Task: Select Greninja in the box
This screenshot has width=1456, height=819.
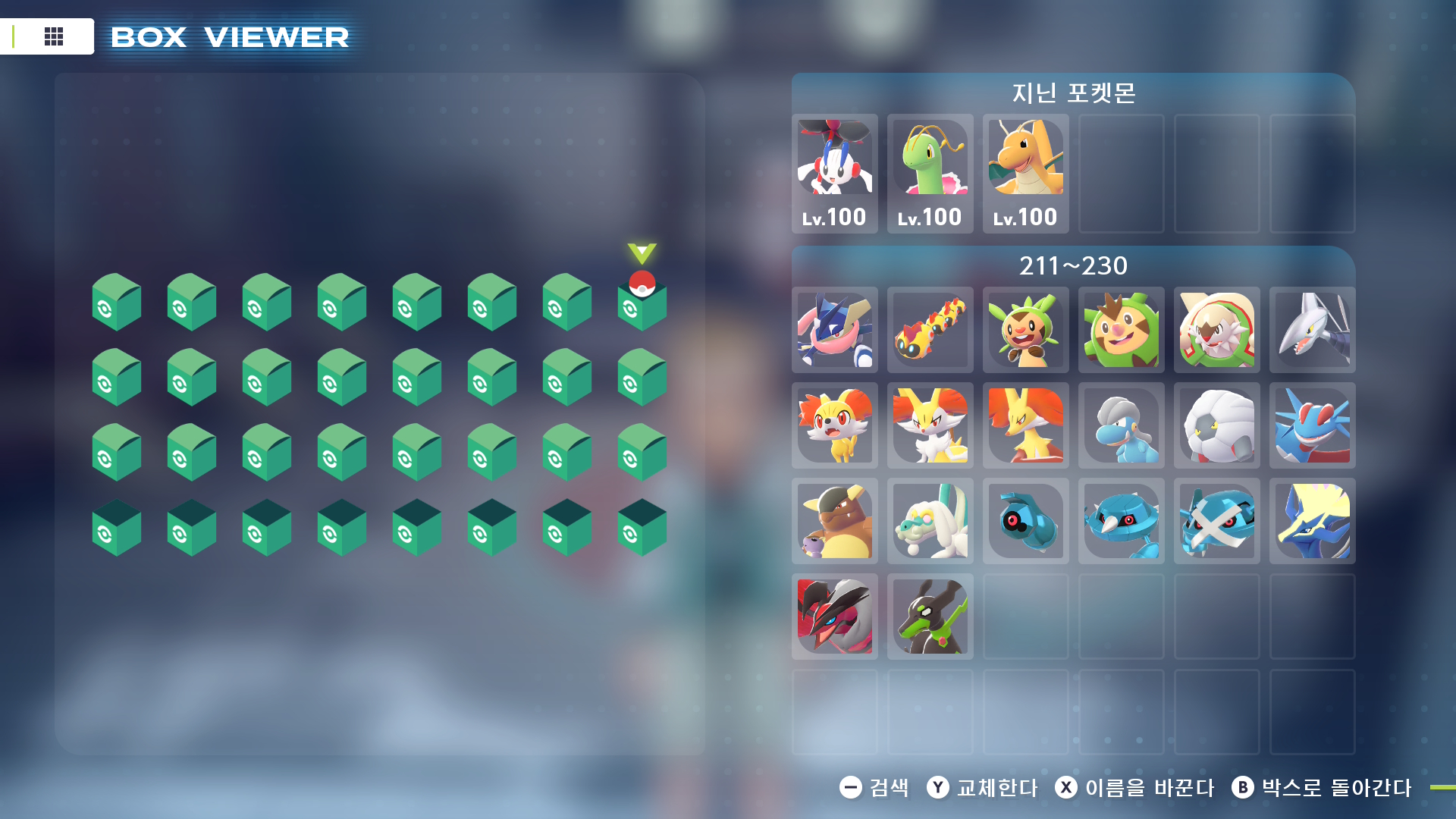Action: coord(834,330)
